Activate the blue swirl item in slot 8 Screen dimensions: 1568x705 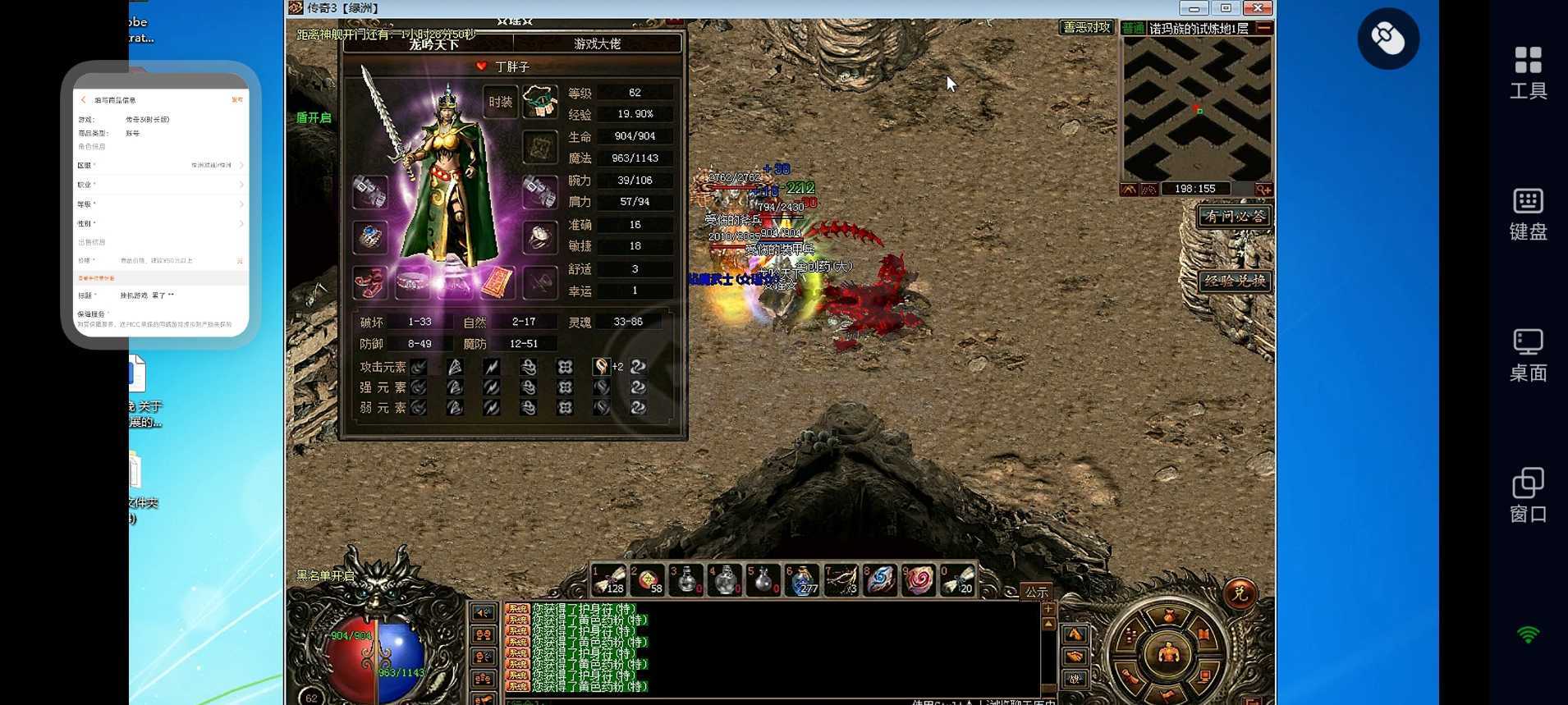click(x=879, y=579)
